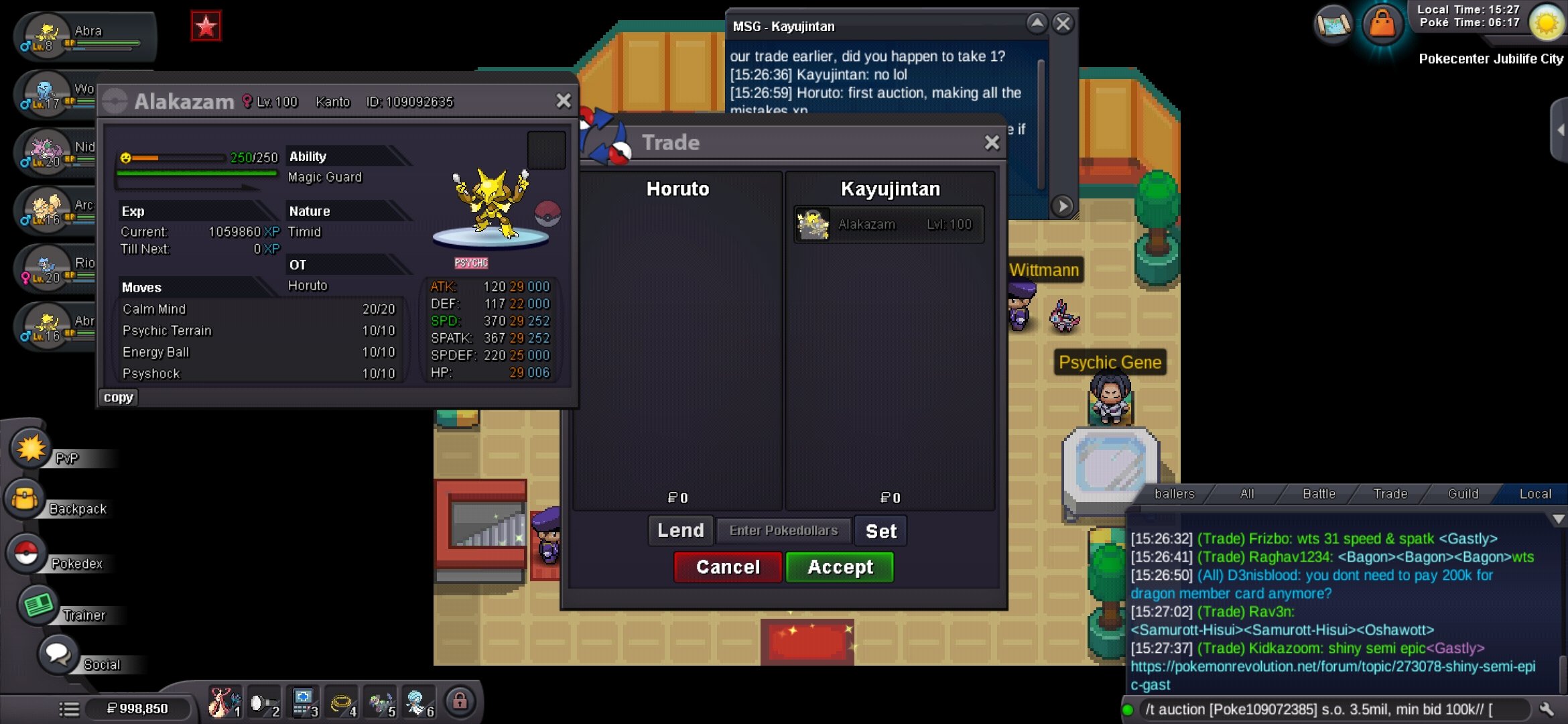Viewport: 1568px width, 724px height.
Task: Switch to the Battle chat tab
Action: click(1318, 494)
